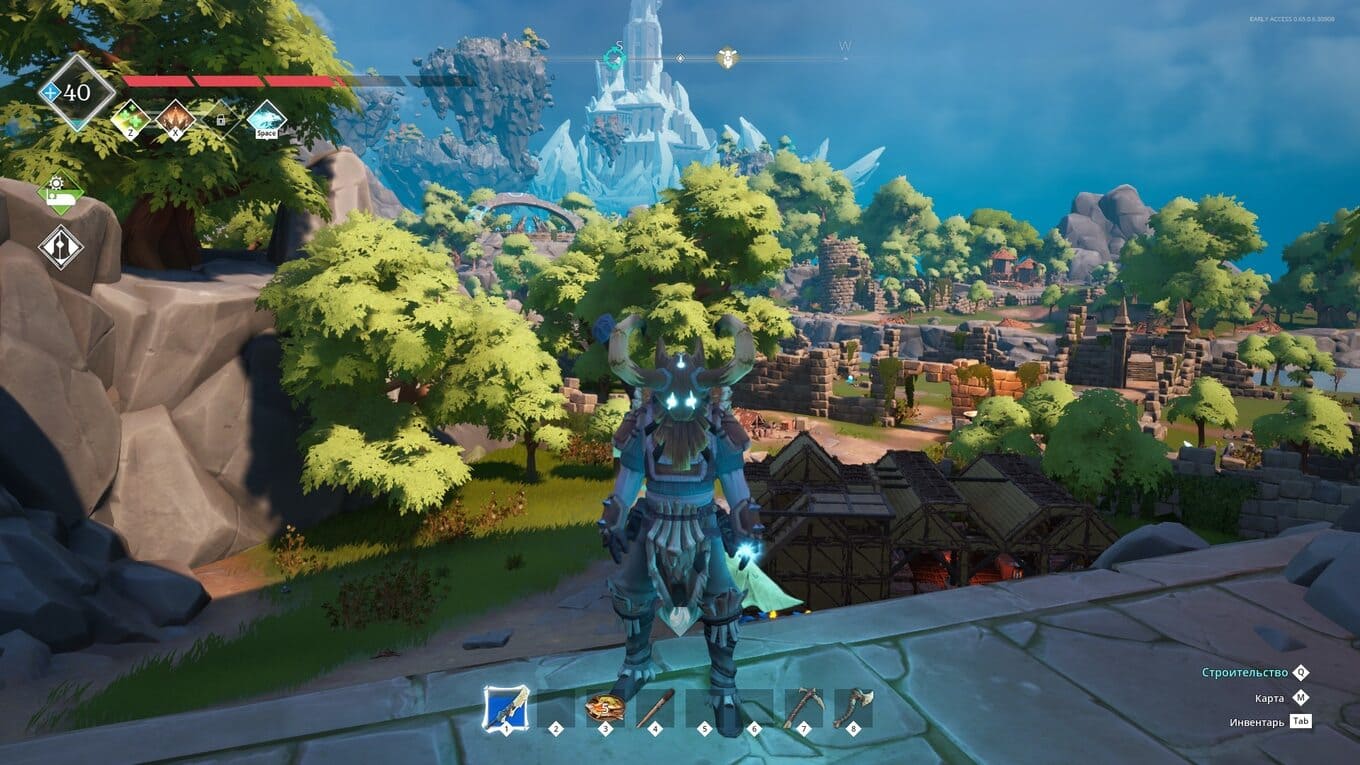Use the cyan dash ability icon
The image size is (1360, 765).
266,120
